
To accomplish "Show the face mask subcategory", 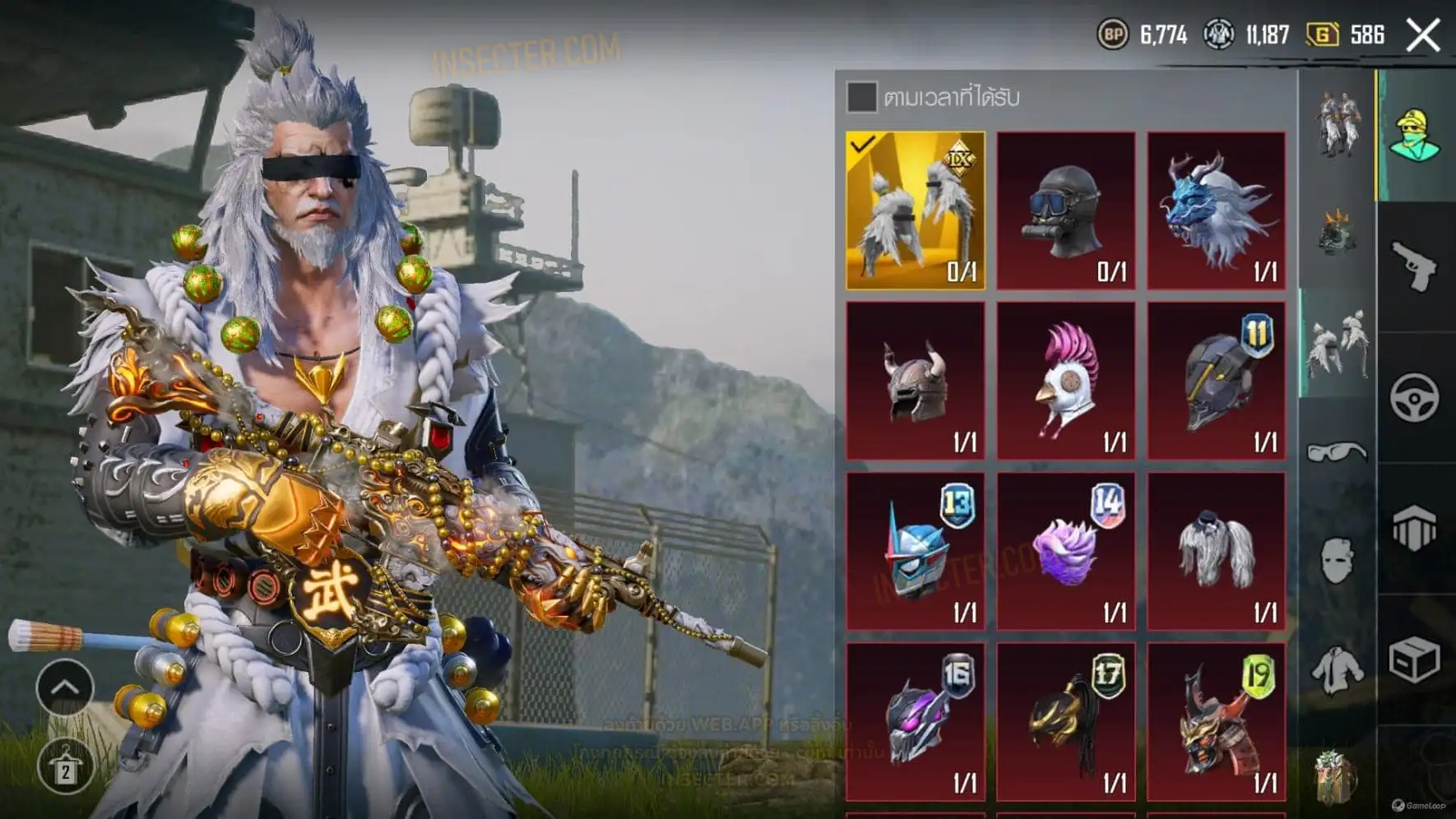I will pos(1337,561).
